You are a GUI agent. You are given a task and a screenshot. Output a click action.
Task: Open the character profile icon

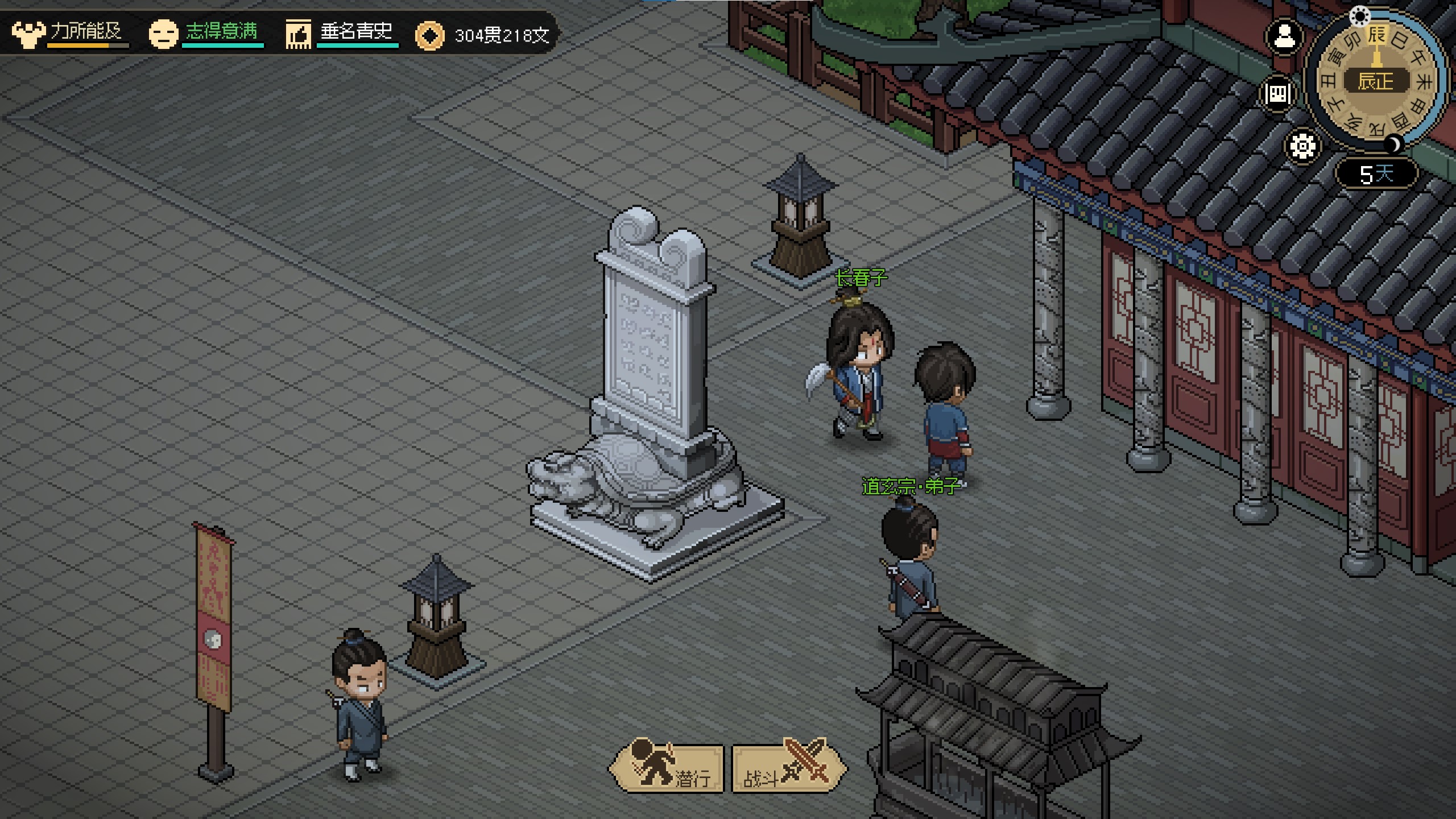click(x=1284, y=38)
